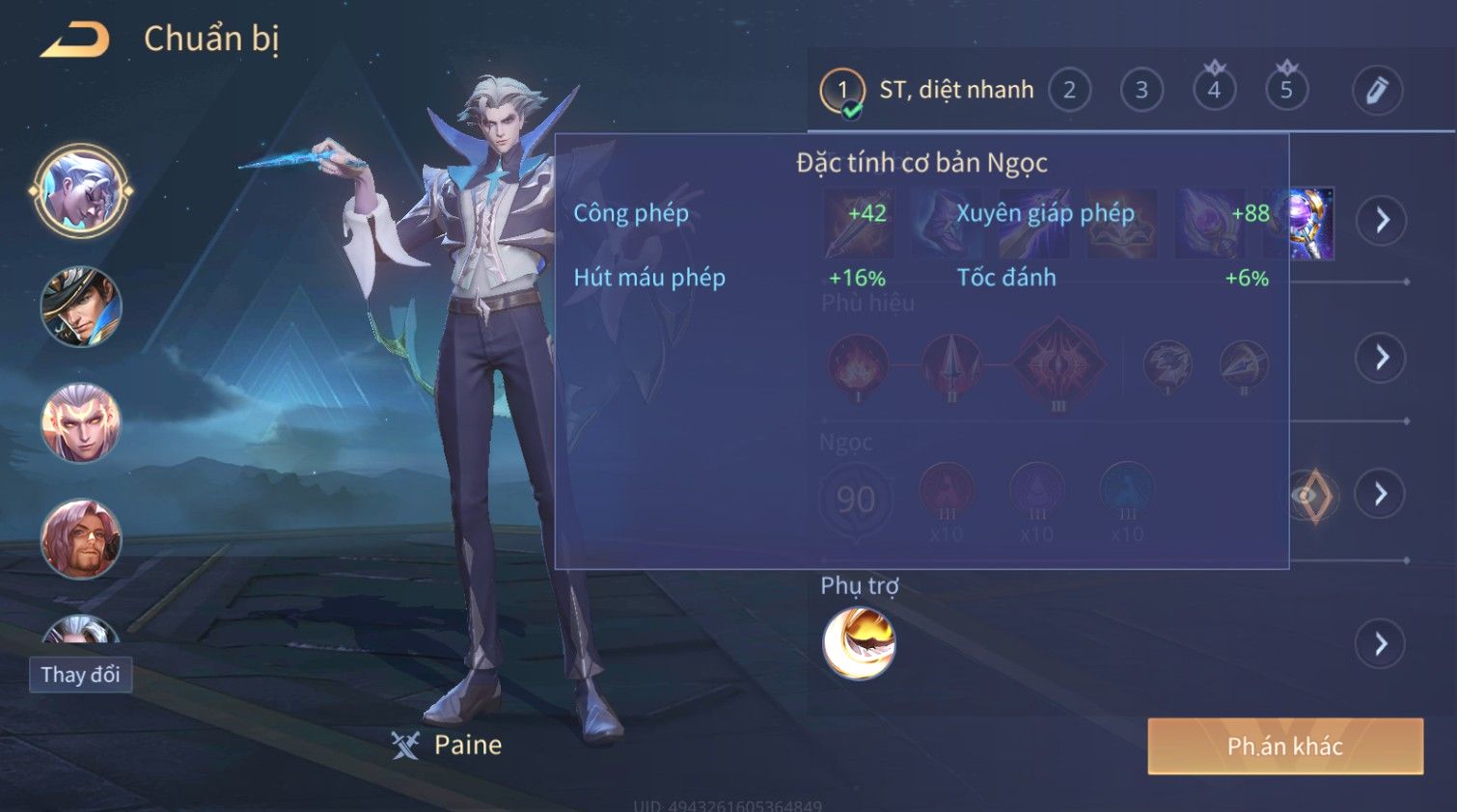Click the Phản khác button
1457x812 pixels.
(x=1284, y=745)
